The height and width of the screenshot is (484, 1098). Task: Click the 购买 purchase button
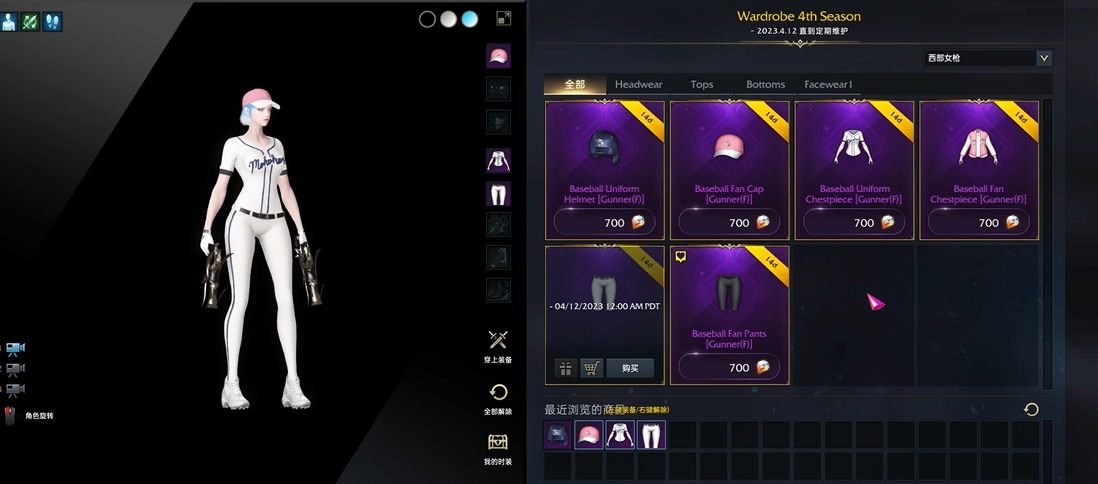click(629, 368)
